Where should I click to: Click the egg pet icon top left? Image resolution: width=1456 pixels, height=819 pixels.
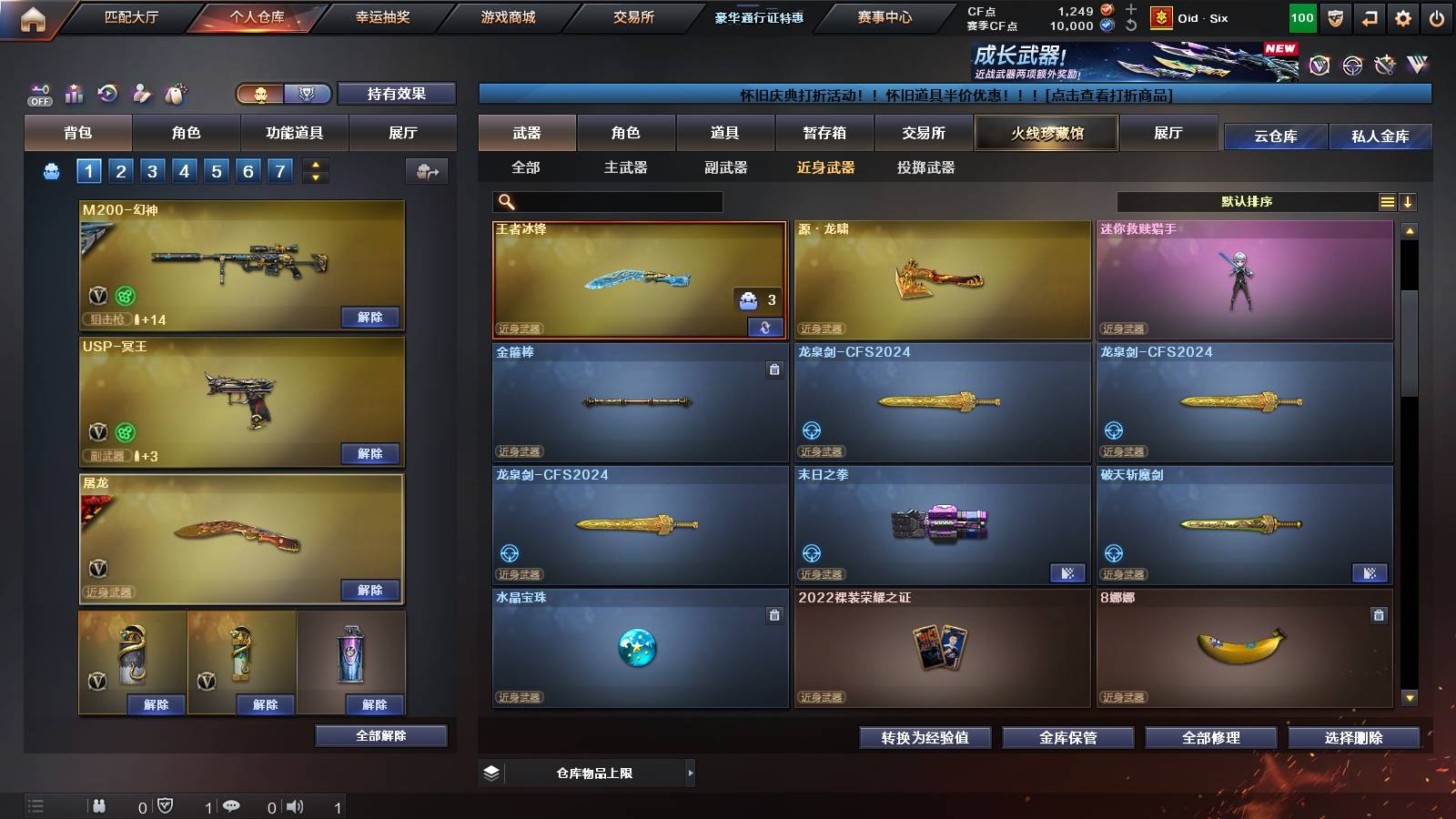pyautogui.click(x=175, y=93)
